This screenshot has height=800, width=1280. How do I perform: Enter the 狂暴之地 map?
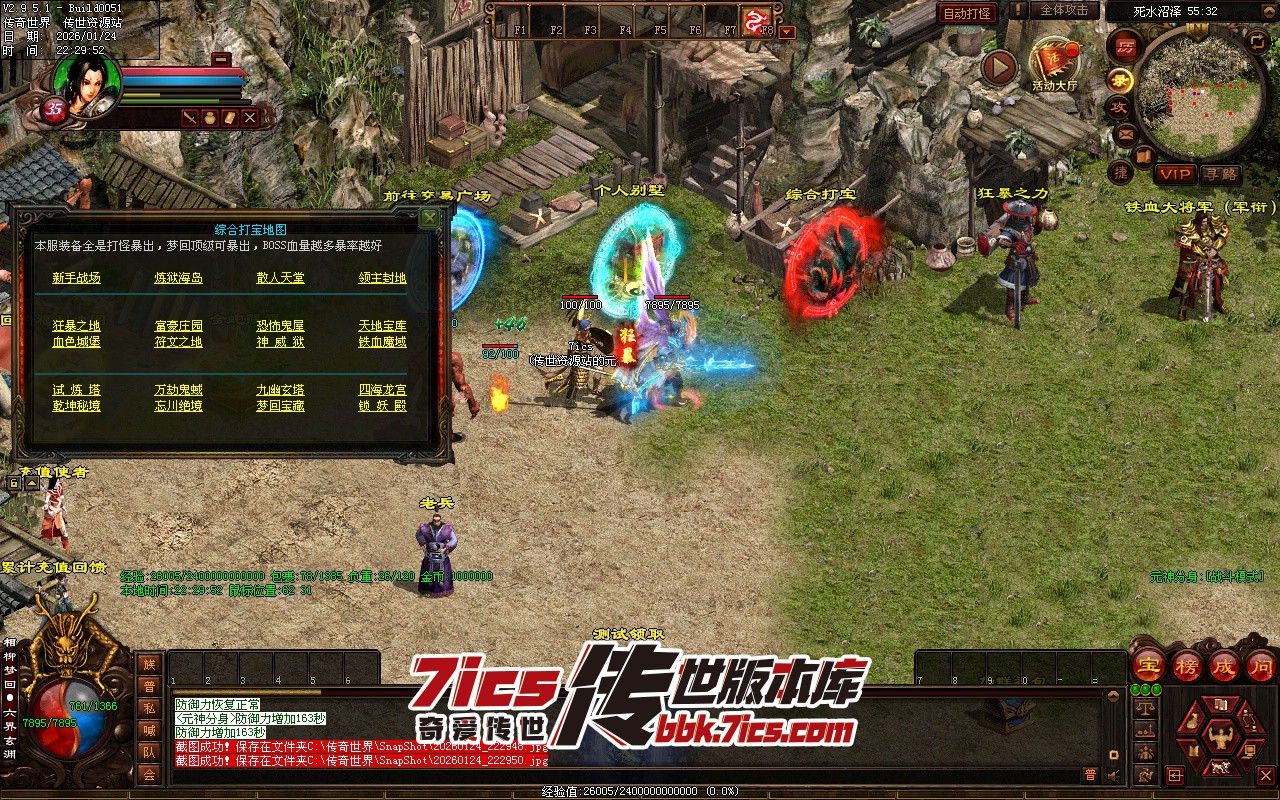pyautogui.click(x=77, y=326)
